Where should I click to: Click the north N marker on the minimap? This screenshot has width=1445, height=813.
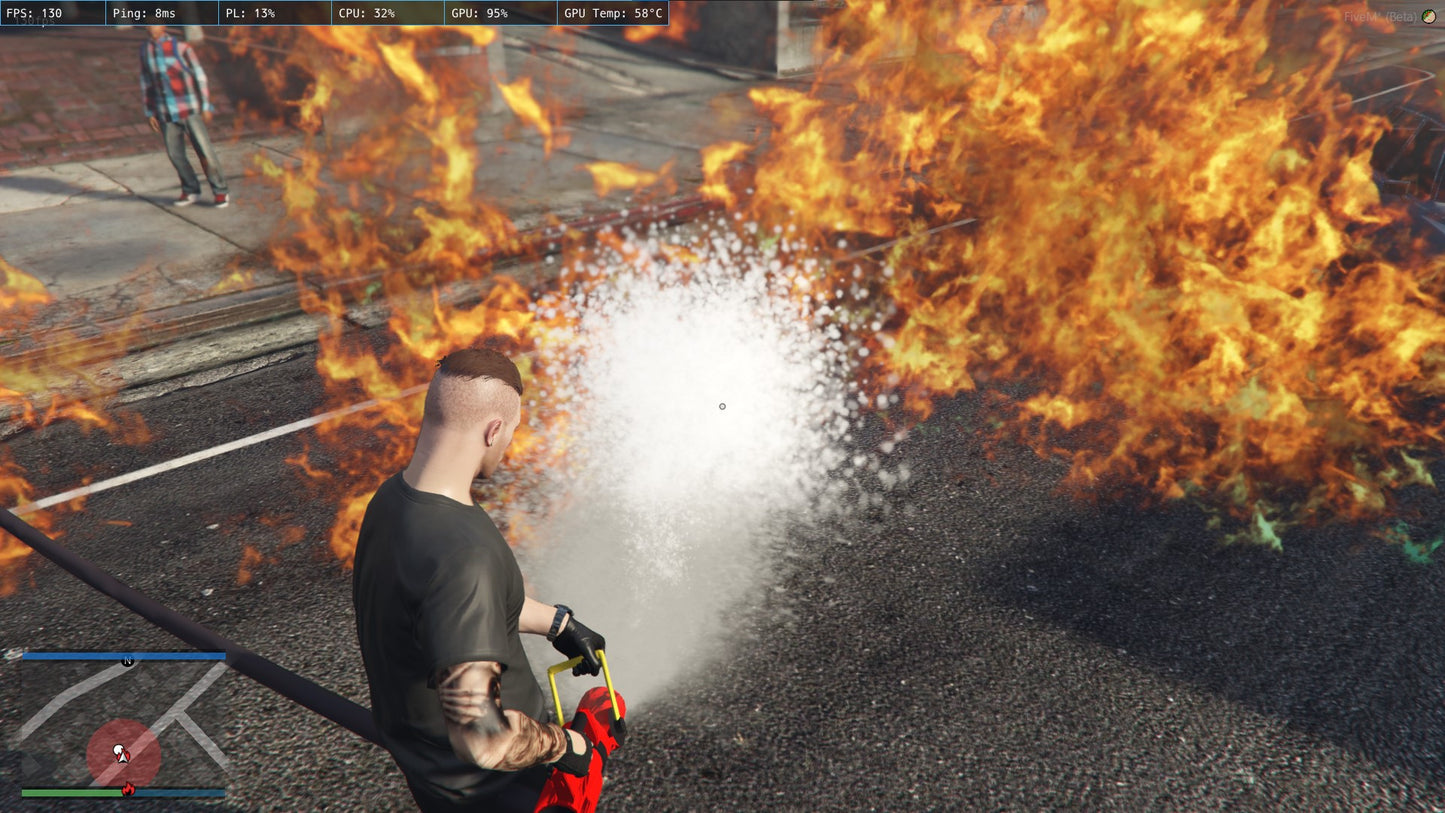(127, 661)
